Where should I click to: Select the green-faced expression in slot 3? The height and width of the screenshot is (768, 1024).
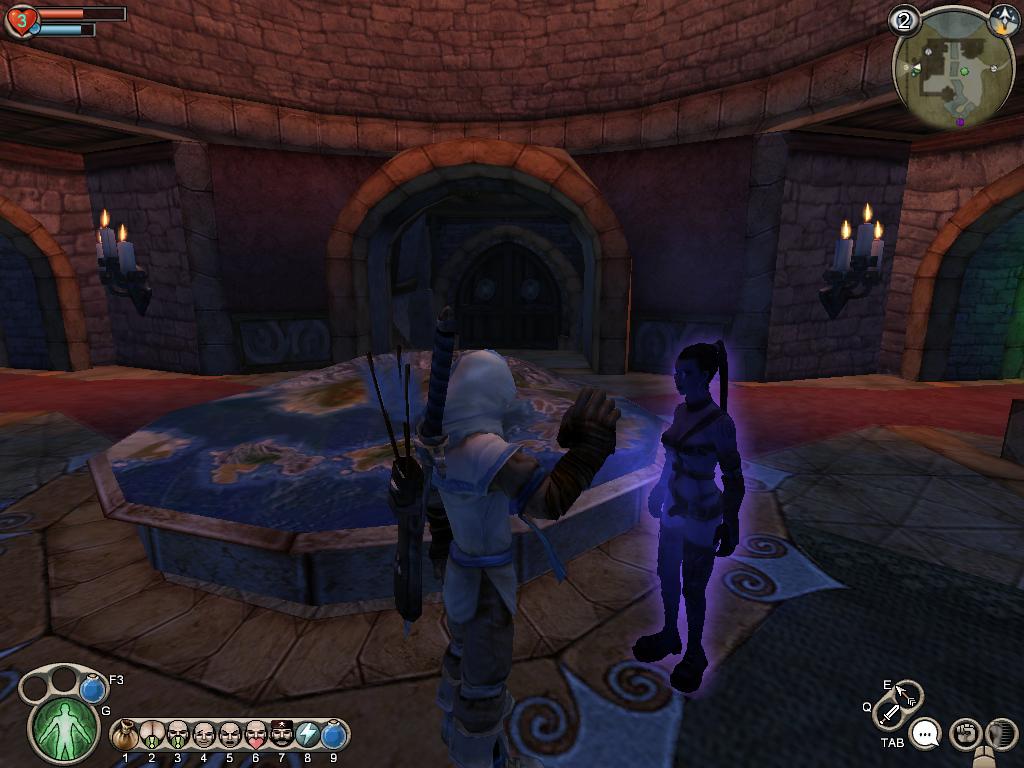tap(178, 736)
